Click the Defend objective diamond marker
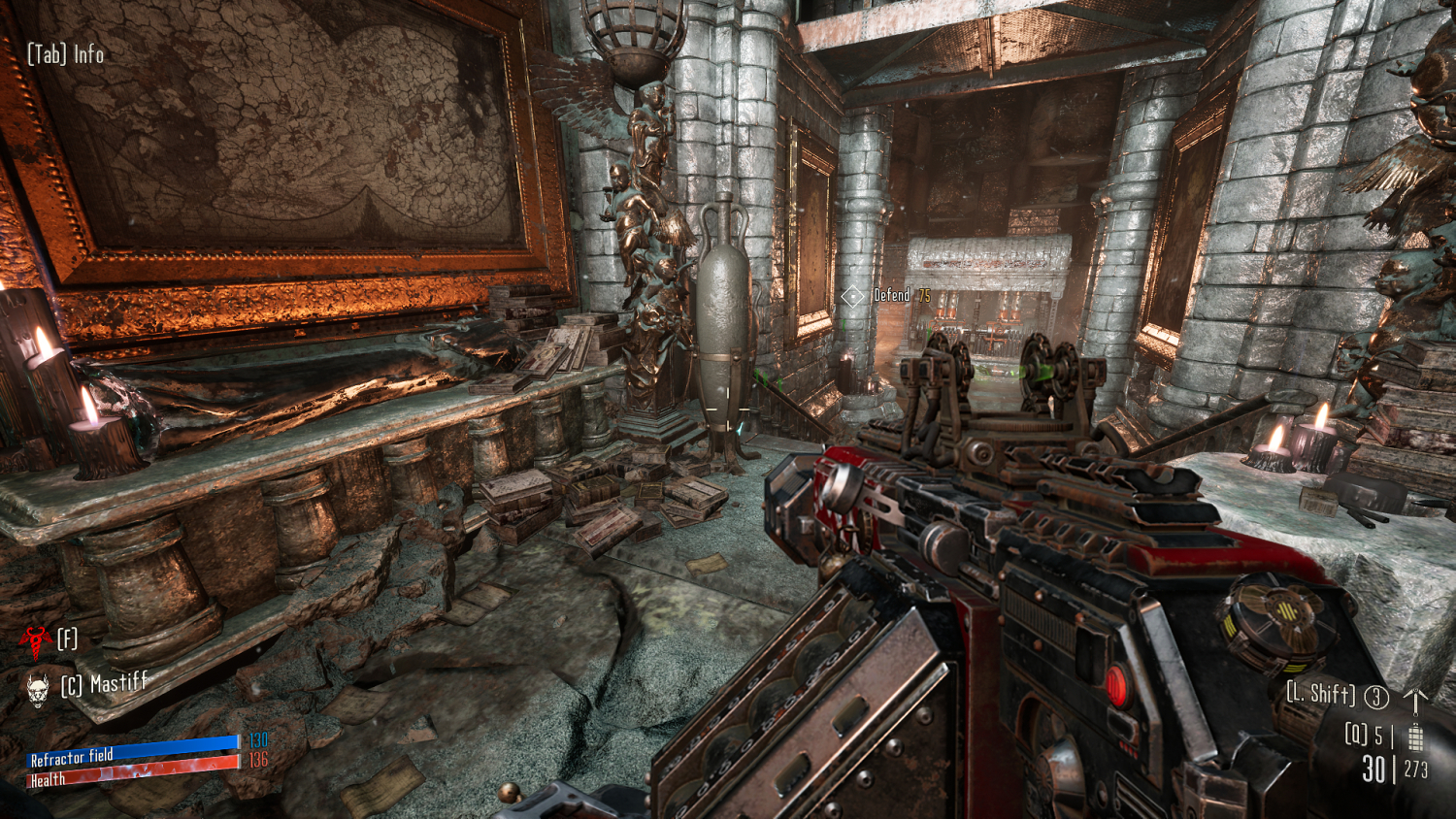The image size is (1456, 819). click(852, 296)
